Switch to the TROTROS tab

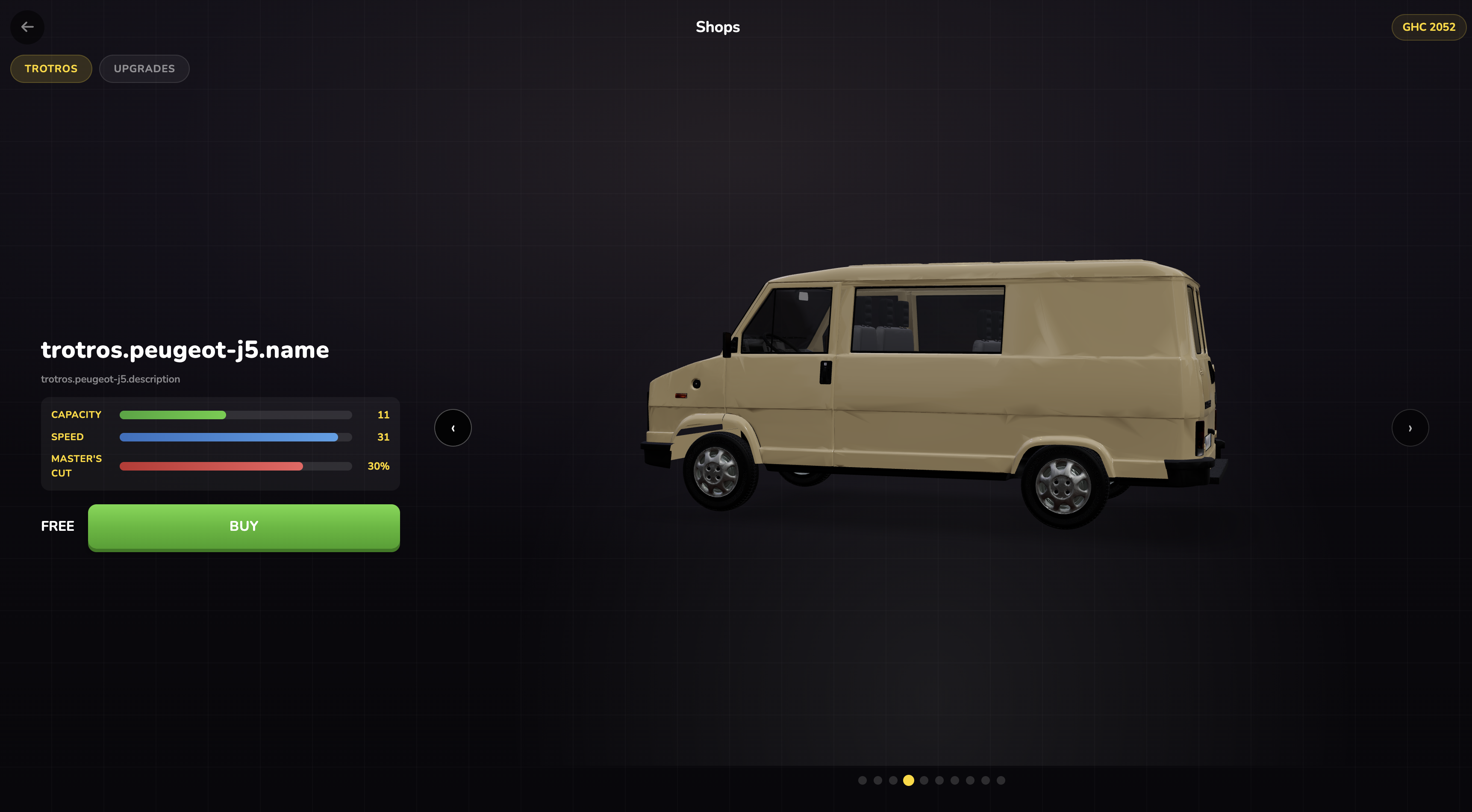click(x=51, y=68)
